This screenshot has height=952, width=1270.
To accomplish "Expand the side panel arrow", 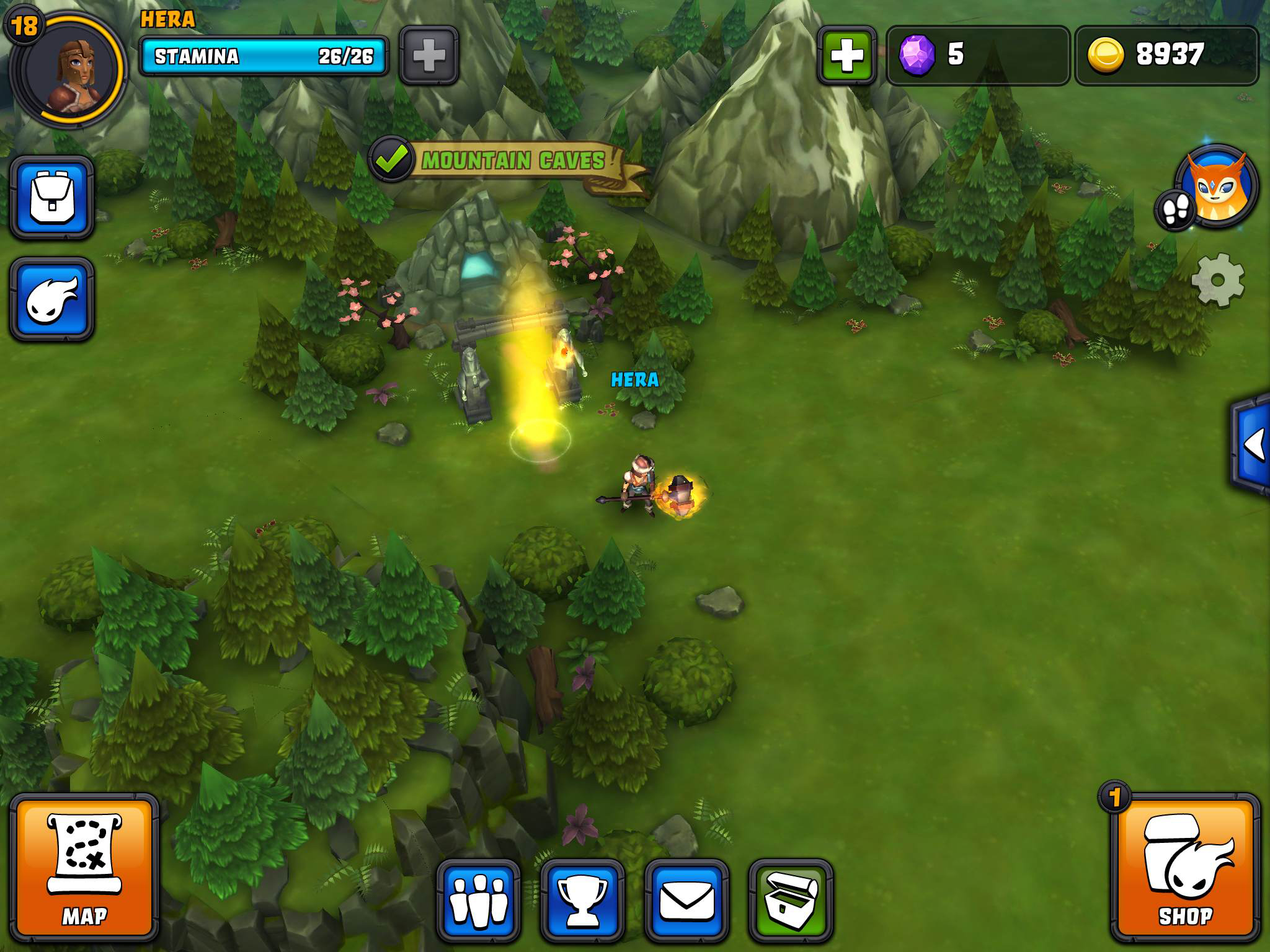I will click(x=1253, y=444).
